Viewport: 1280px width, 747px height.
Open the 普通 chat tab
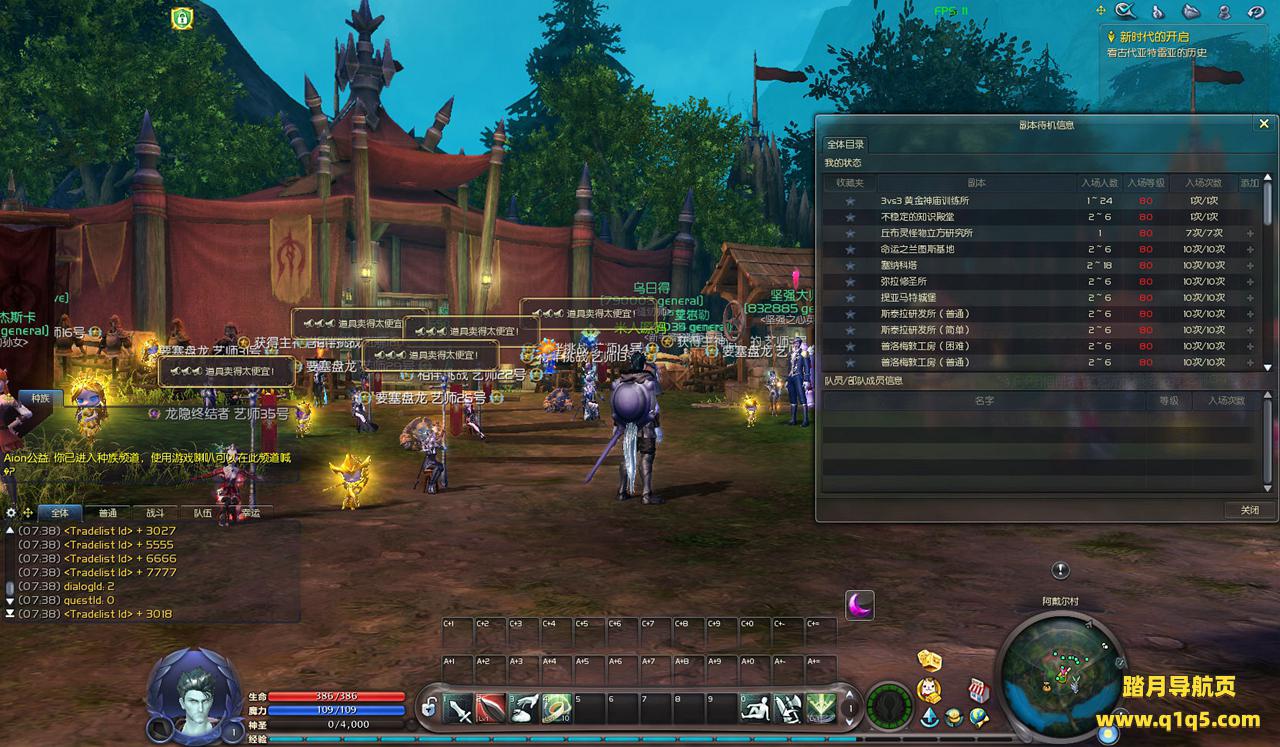click(x=108, y=513)
